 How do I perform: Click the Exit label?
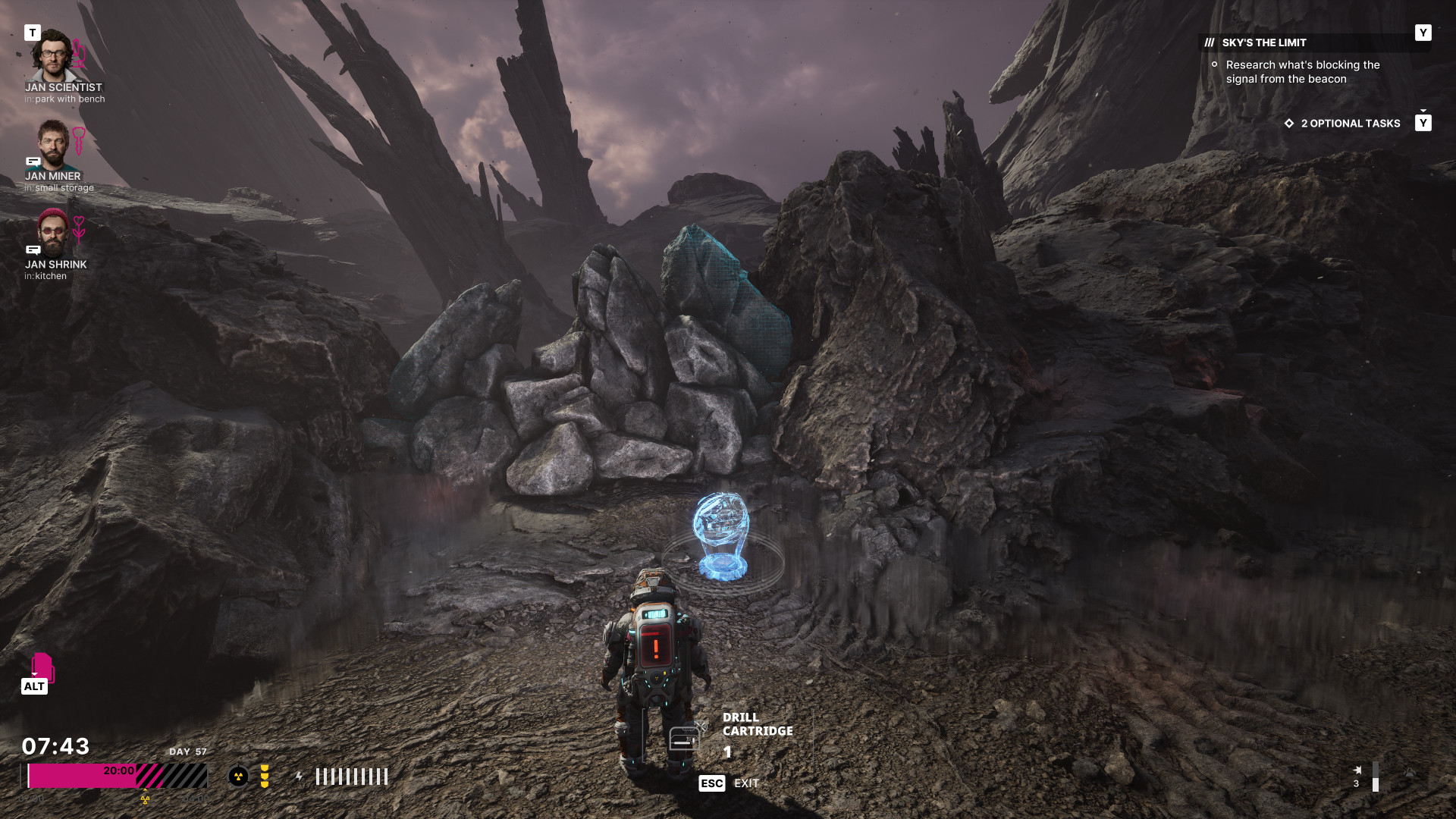click(x=746, y=783)
